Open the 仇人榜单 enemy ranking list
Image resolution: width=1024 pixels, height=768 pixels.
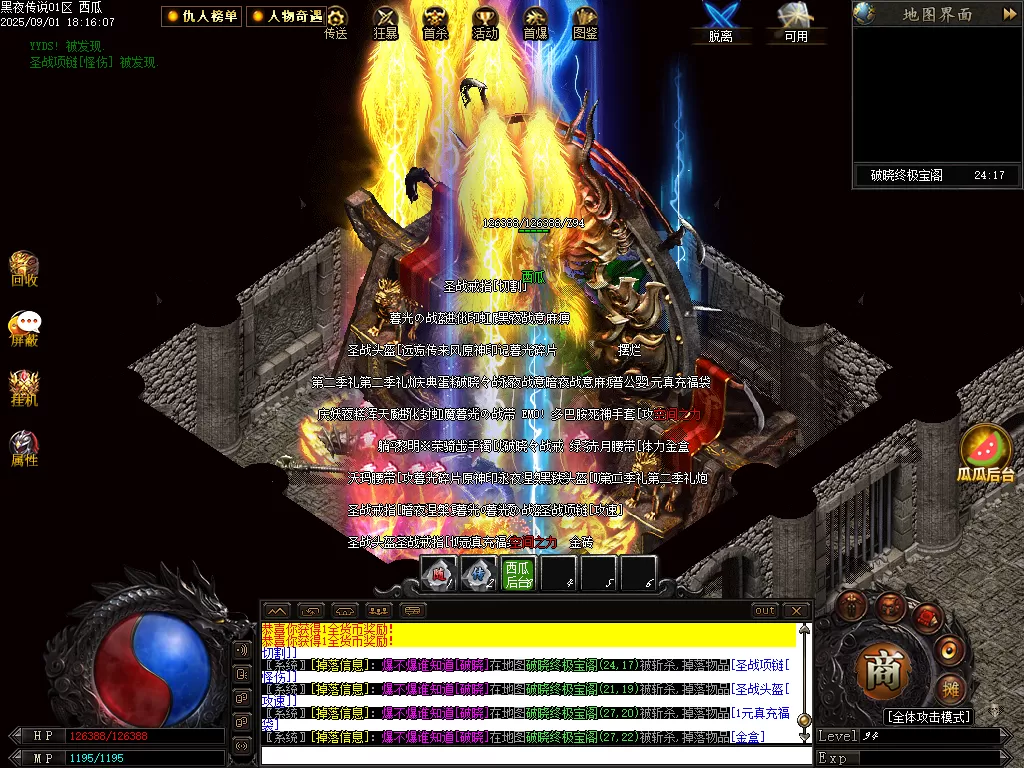click(202, 16)
